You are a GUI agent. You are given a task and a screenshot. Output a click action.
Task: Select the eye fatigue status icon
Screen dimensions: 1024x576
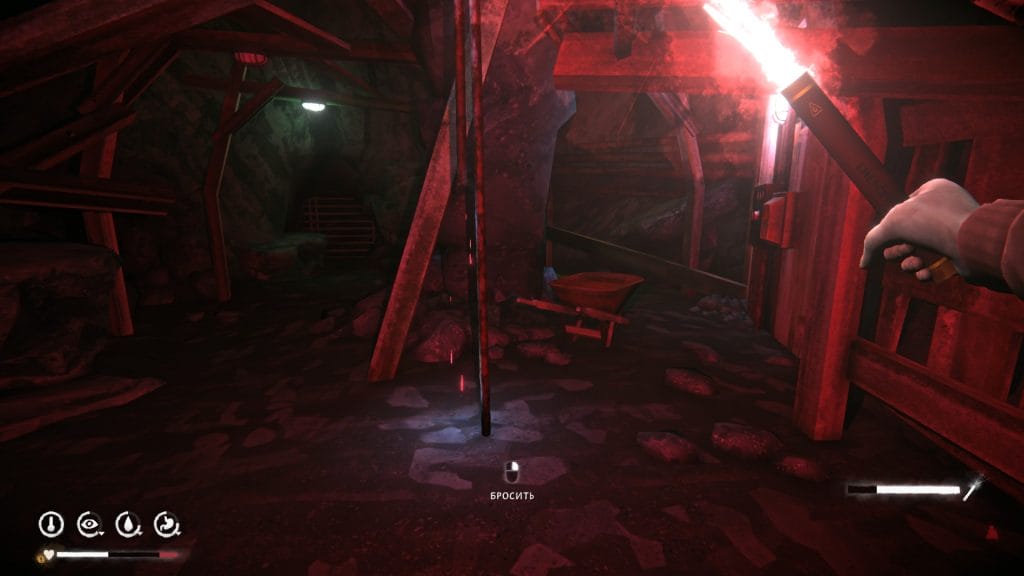point(90,523)
